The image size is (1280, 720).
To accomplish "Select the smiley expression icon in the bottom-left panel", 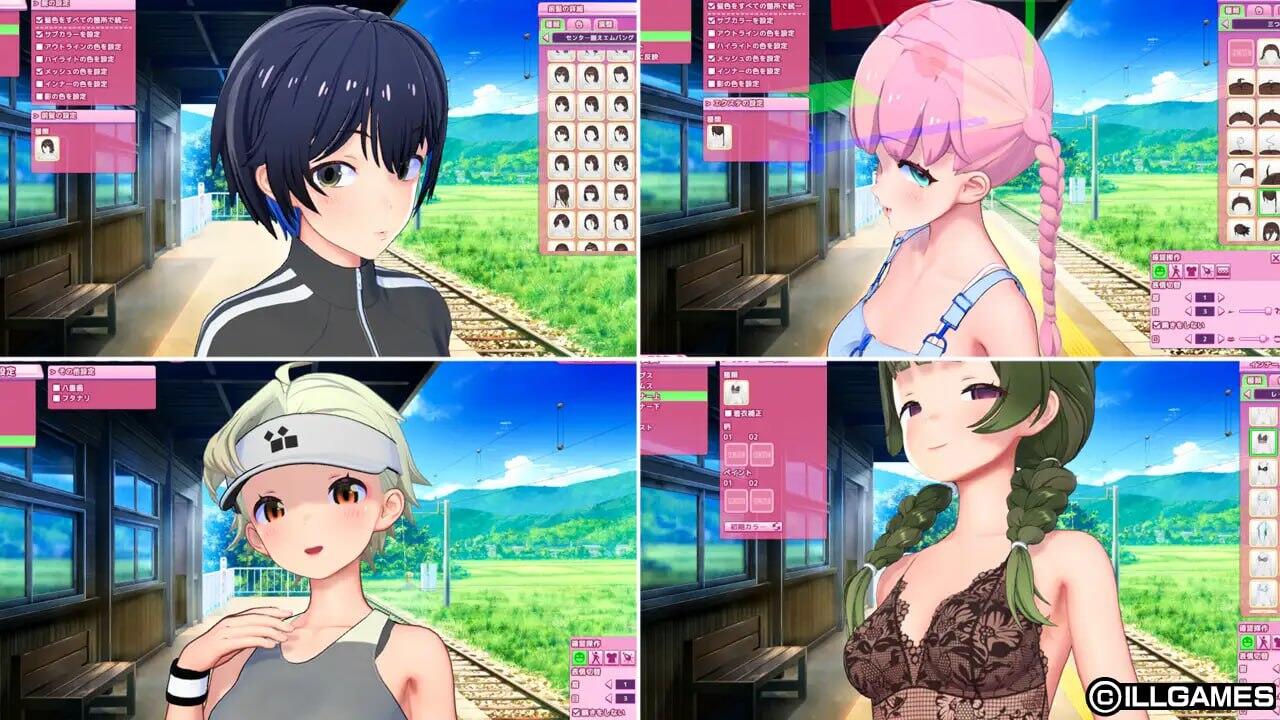I will tap(580, 657).
